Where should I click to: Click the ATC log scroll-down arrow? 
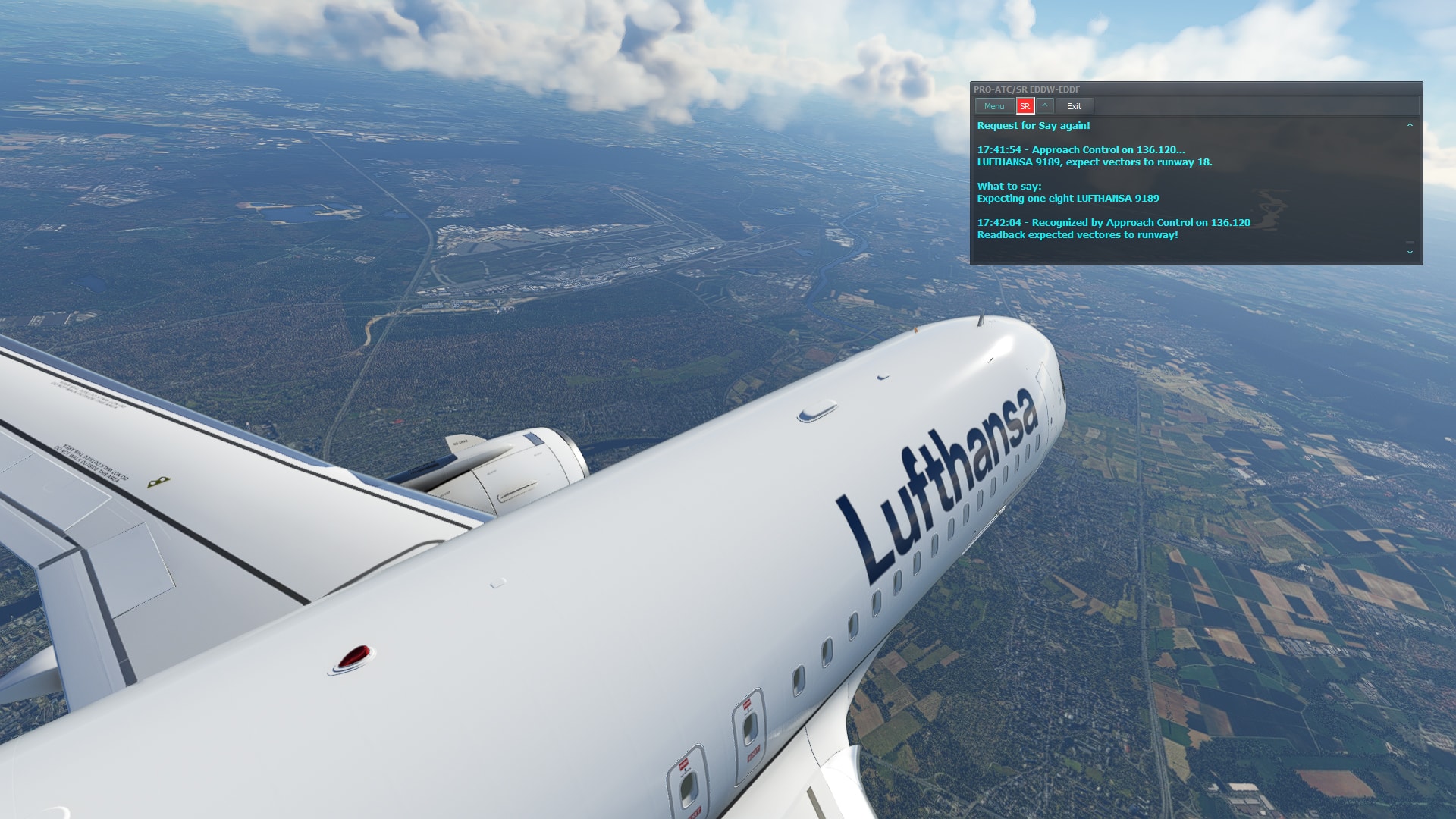[1410, 252]
